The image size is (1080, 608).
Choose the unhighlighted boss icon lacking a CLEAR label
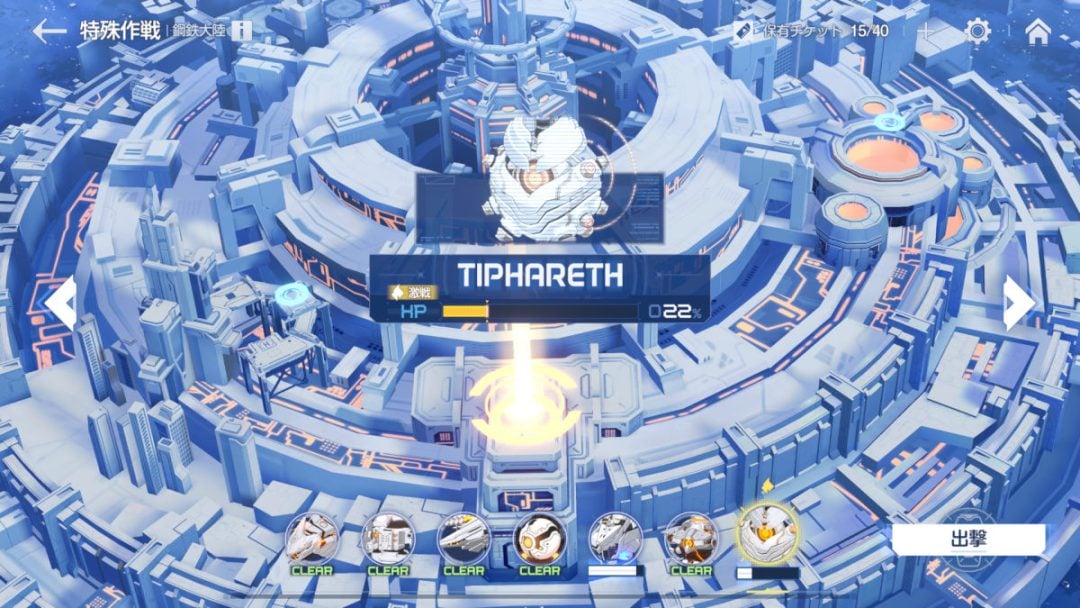coord(614,540)
